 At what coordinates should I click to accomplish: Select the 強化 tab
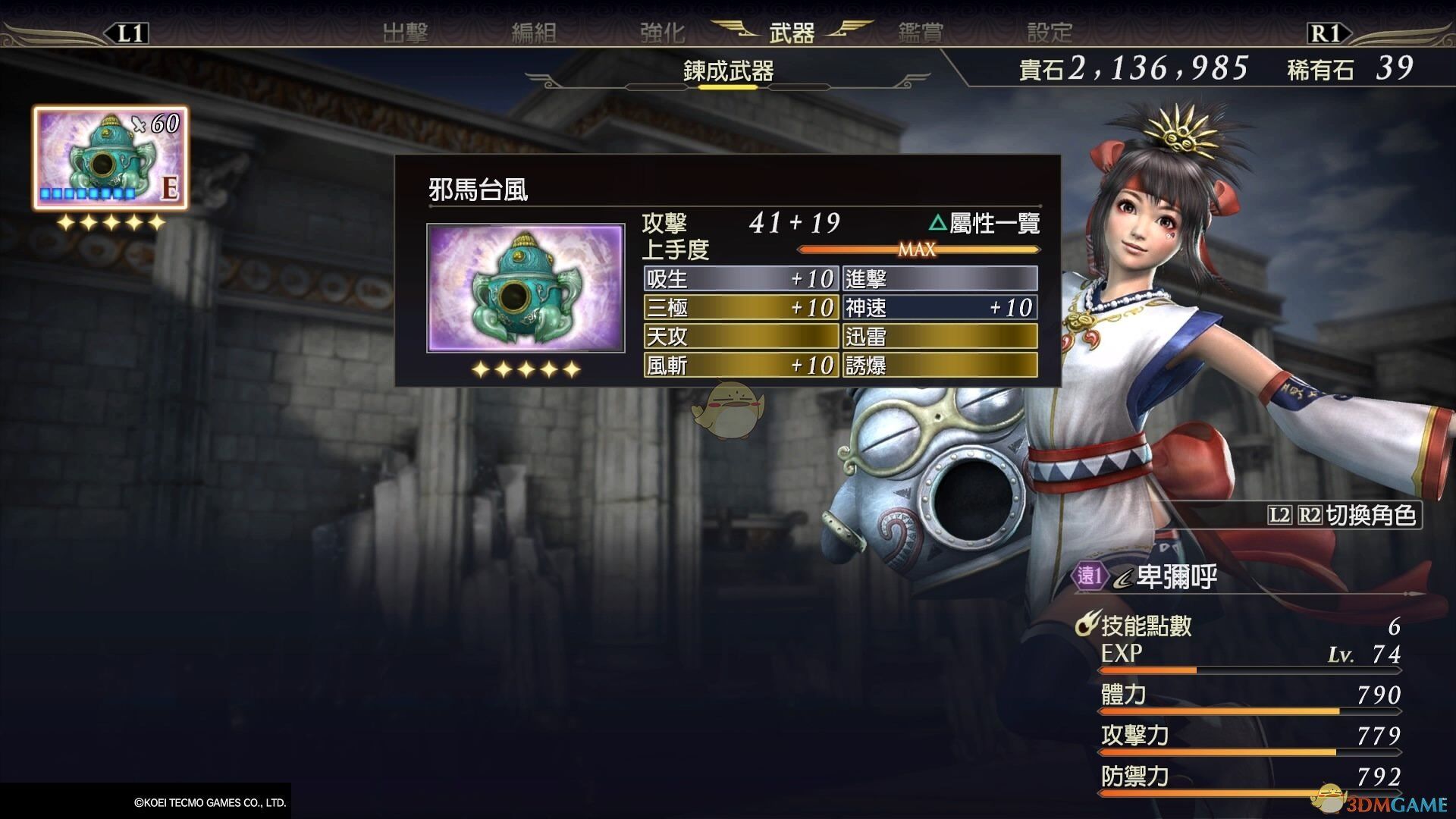click(x=662, y=33)
